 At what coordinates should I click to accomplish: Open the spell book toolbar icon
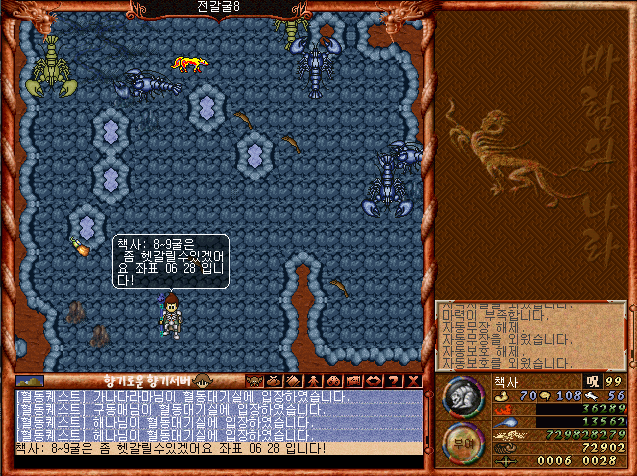pos(293,380)
